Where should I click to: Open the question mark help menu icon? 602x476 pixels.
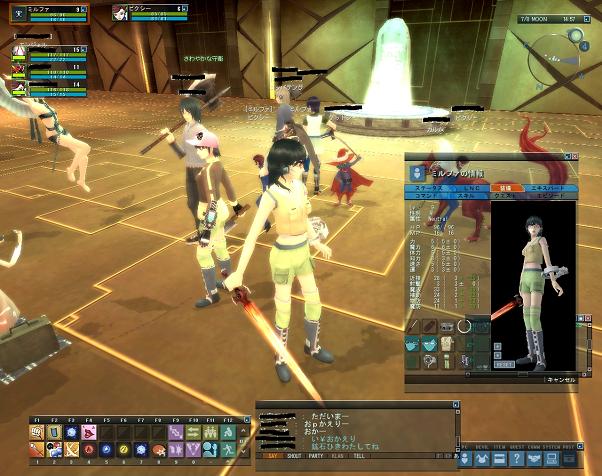(518, 460)
